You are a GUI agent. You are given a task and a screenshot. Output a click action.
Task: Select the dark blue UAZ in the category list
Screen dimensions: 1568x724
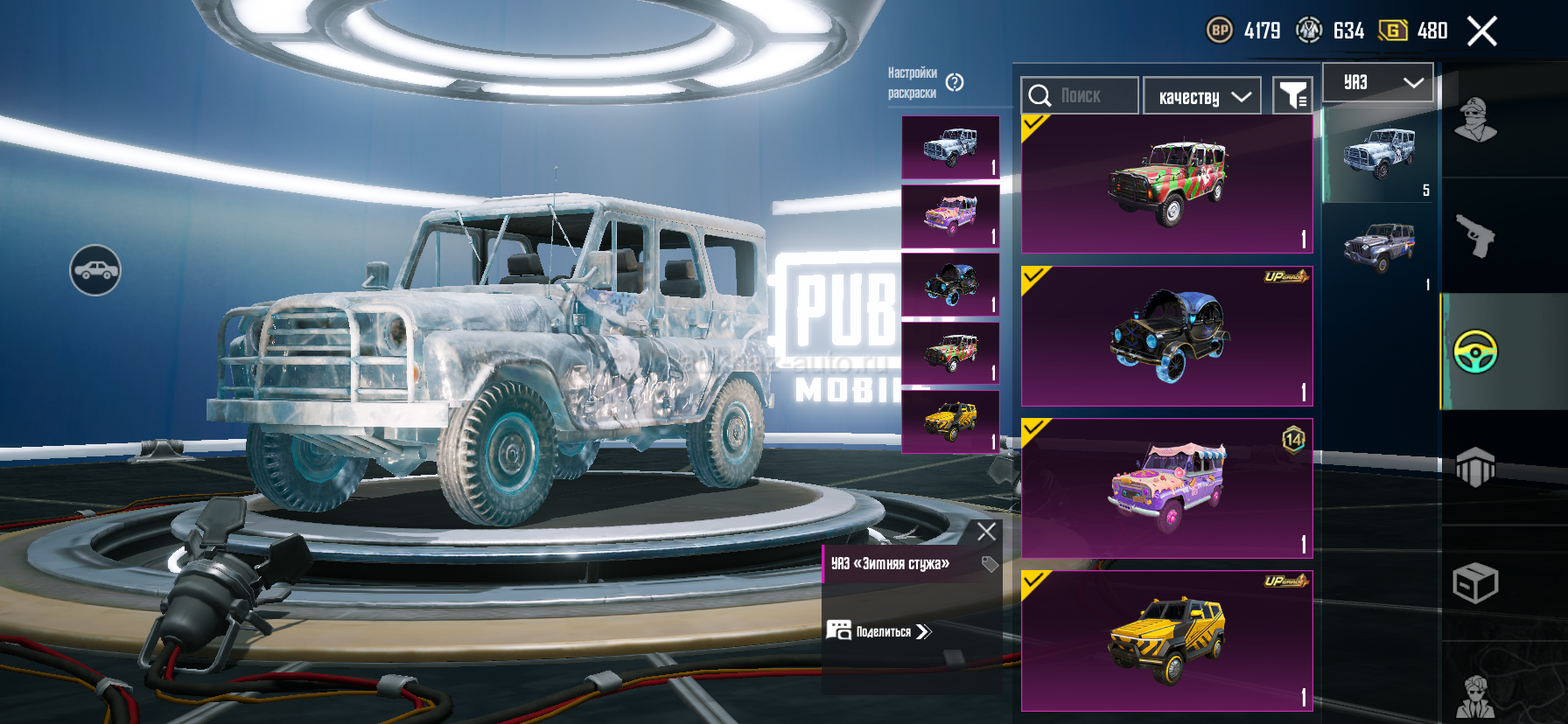coord(1379,248)
